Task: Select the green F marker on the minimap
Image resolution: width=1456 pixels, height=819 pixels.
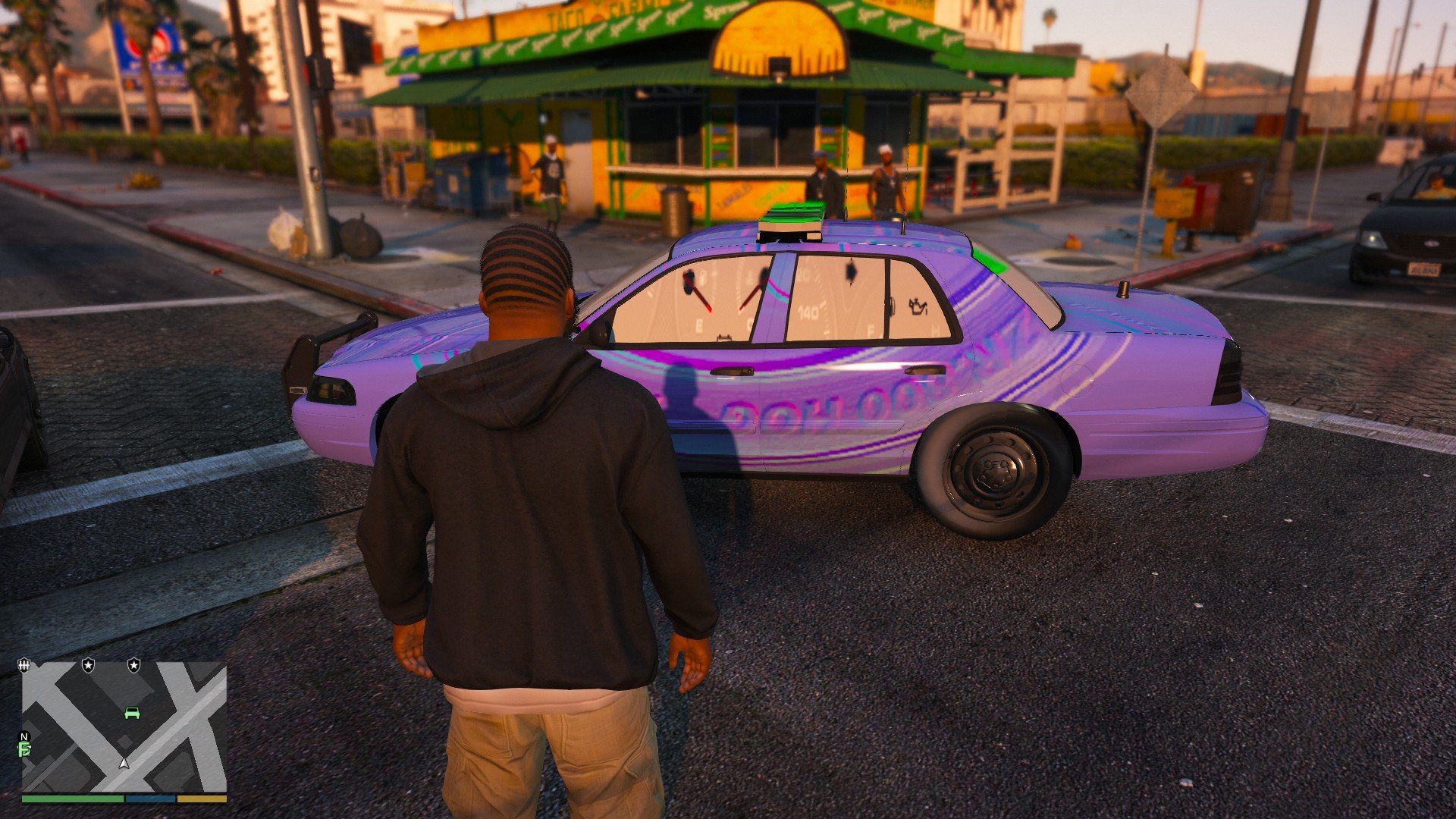Action: click(24, 750)
